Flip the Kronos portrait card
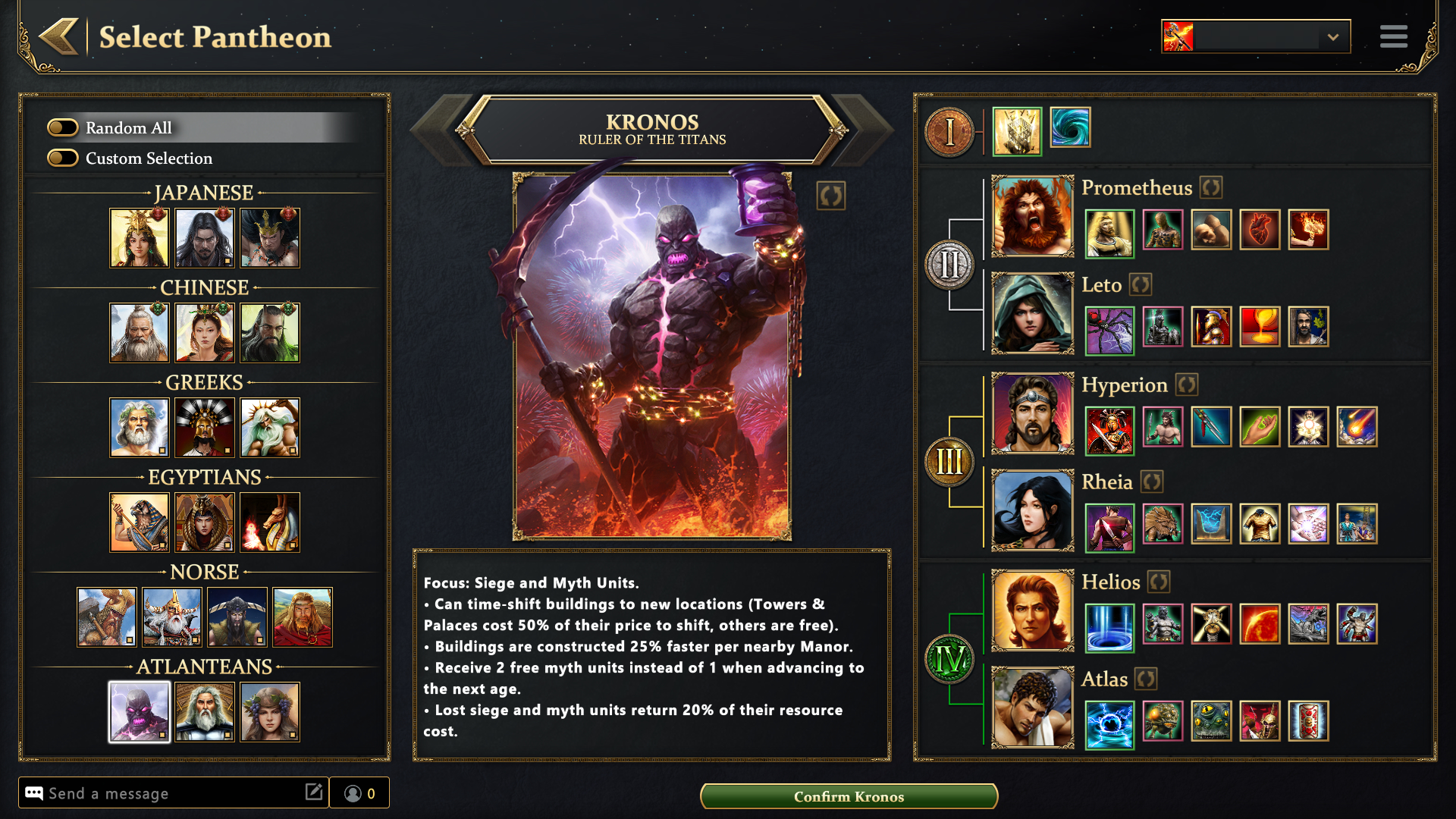 pos(830,196)
